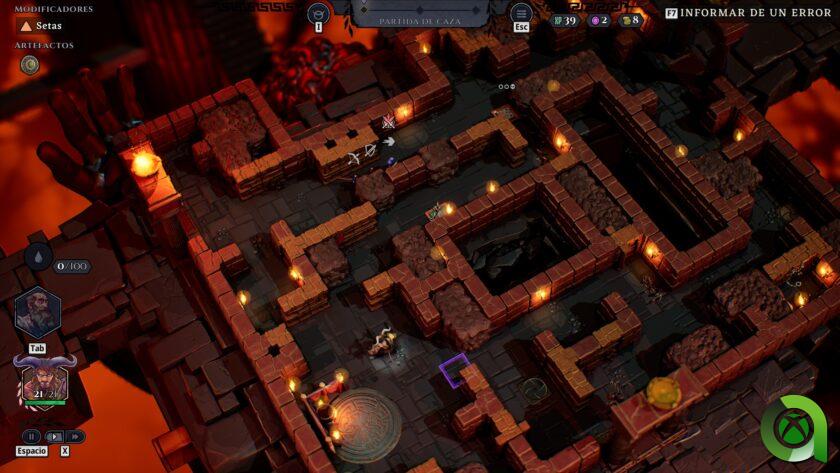Click Informar de un error
Viewport: 840px width, 473px height.
pos(750,13)
